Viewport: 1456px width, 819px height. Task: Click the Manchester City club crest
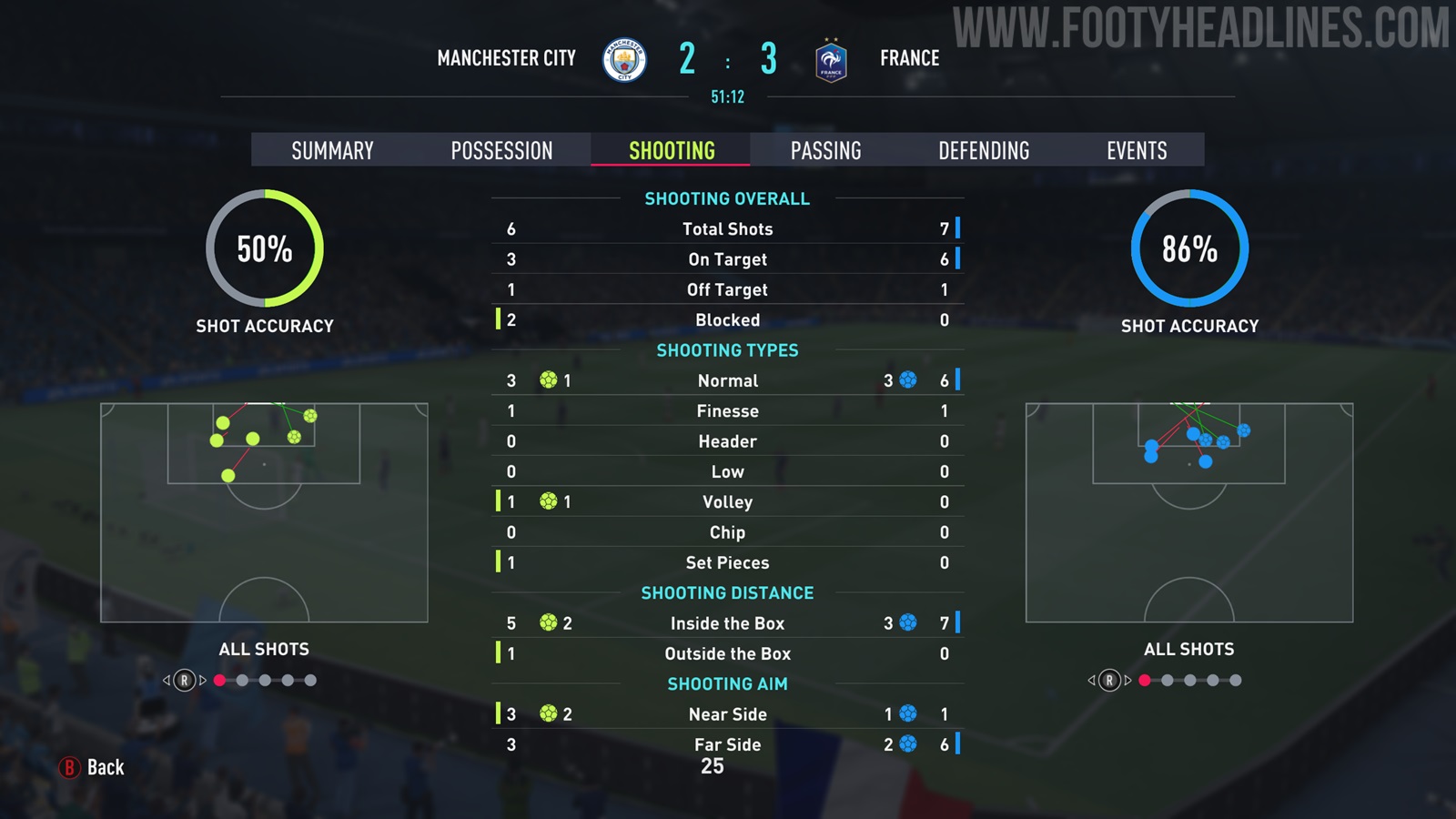[623, 57]
